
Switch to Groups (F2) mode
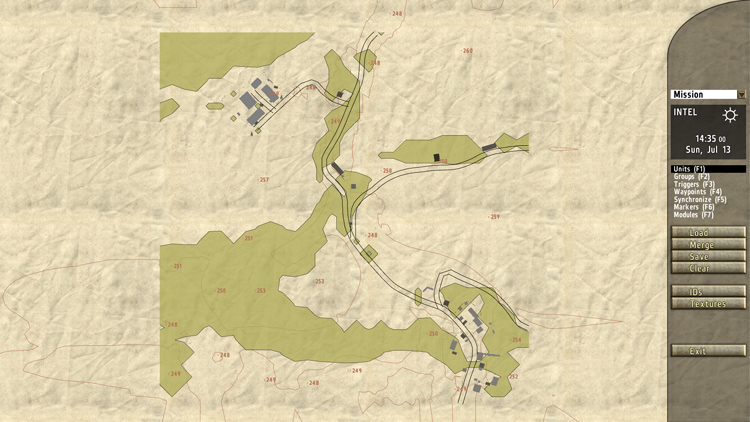[692, 177]
